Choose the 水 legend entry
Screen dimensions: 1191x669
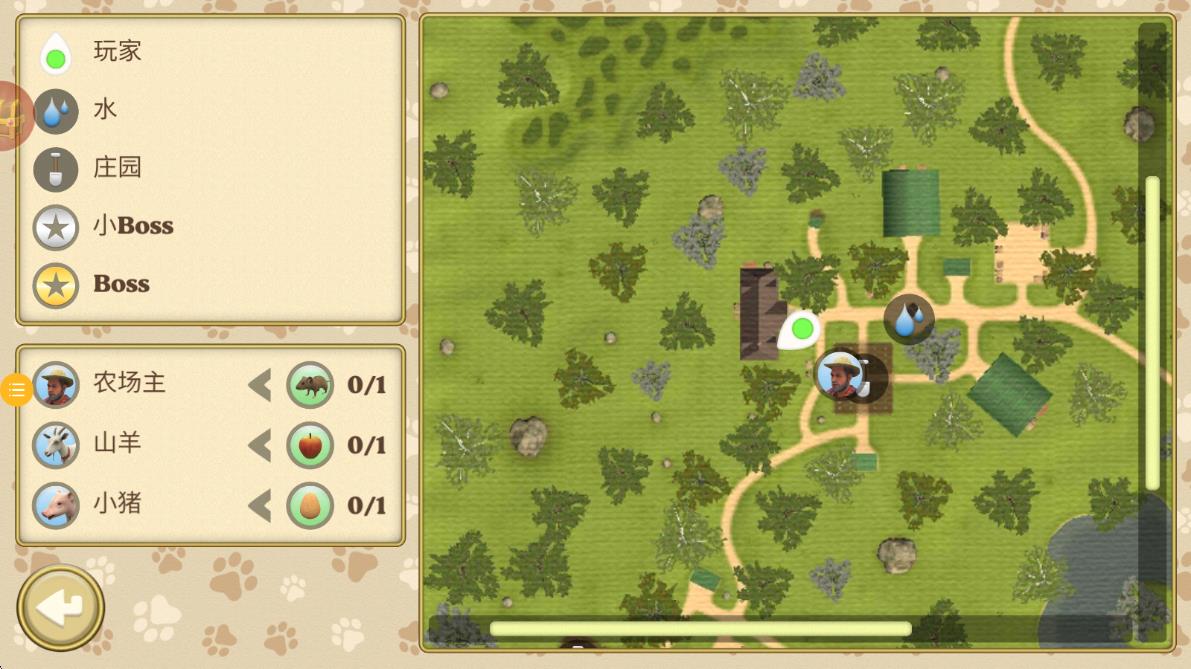pos(80,110)
